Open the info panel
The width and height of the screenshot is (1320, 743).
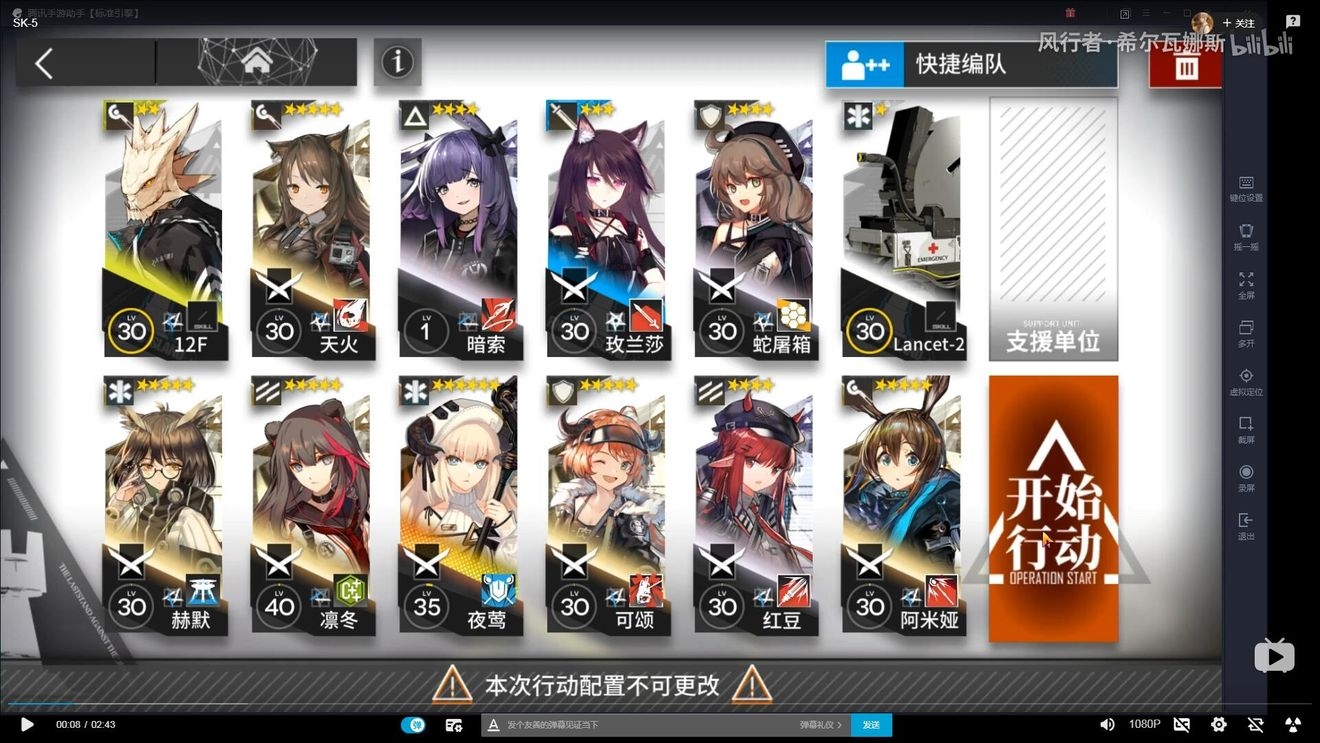point(397,62)
